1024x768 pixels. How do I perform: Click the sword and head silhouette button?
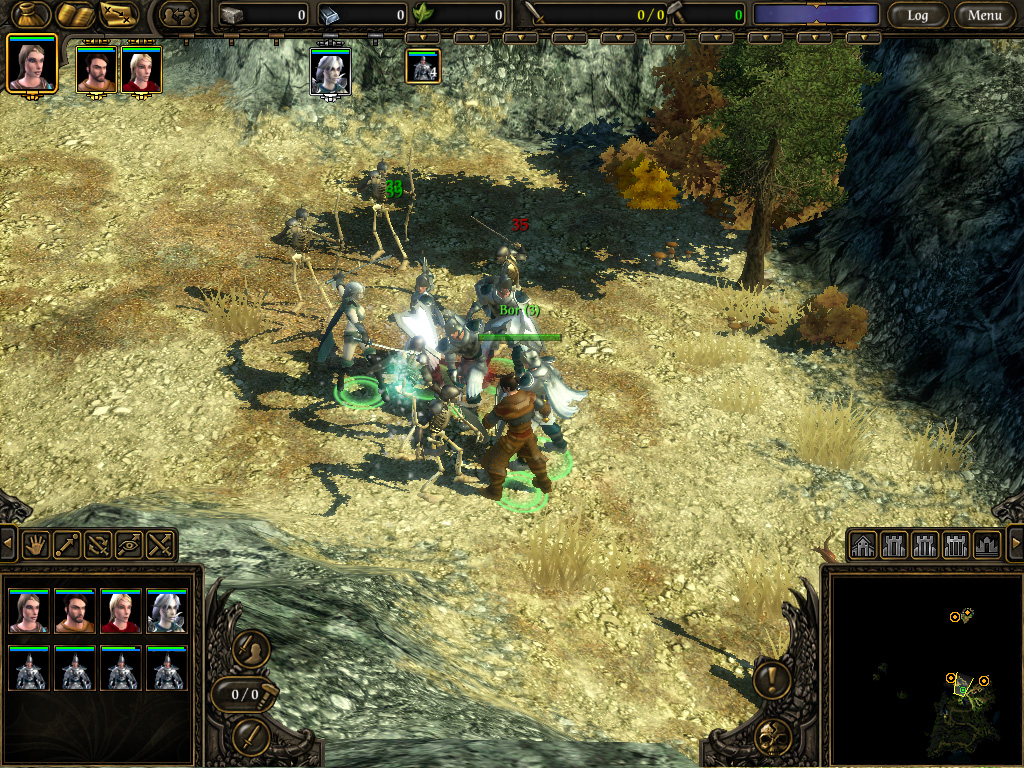(x=251, y=651)
